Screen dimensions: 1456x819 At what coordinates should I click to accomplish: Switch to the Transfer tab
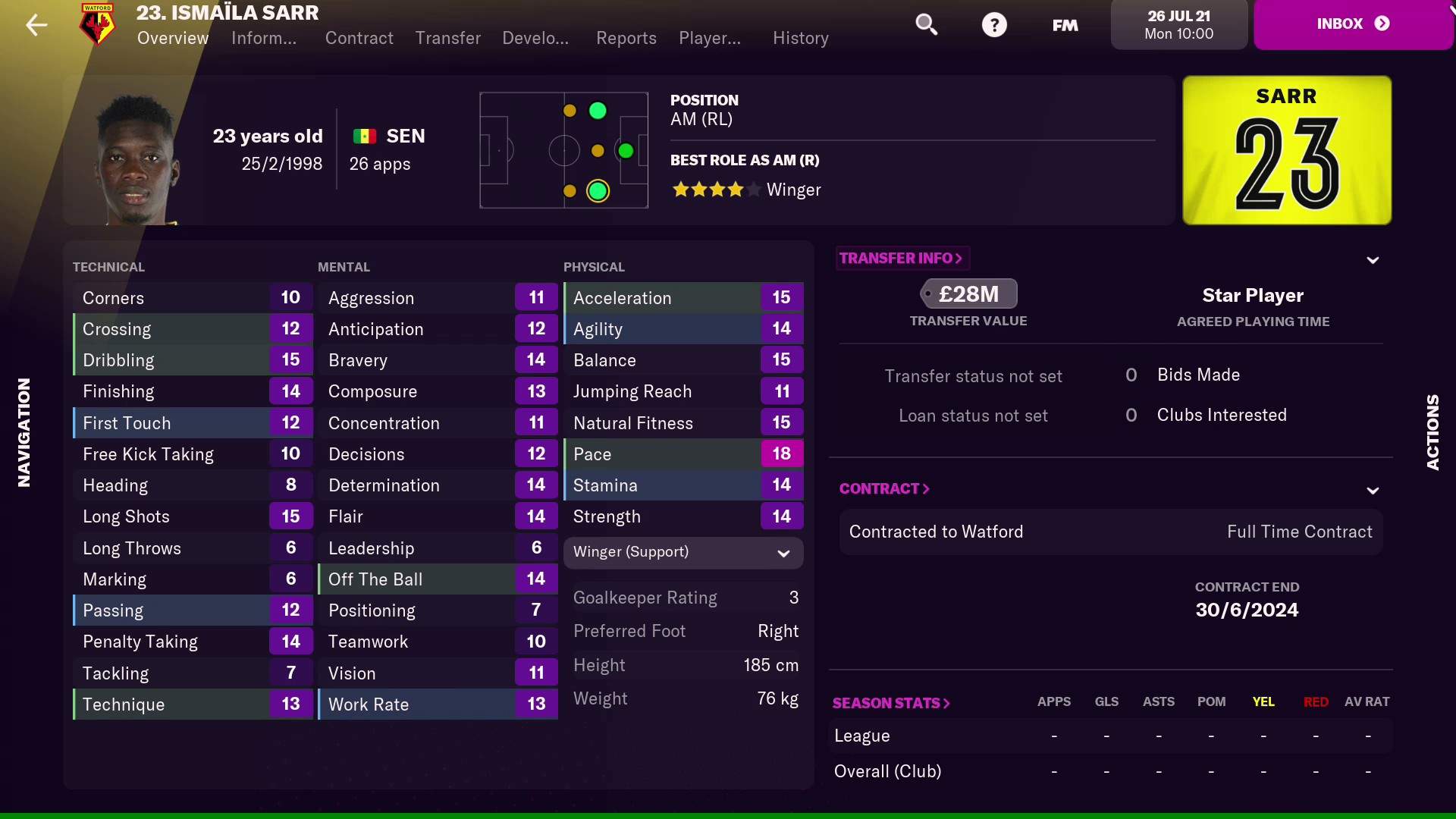click(x=447, y=38)
